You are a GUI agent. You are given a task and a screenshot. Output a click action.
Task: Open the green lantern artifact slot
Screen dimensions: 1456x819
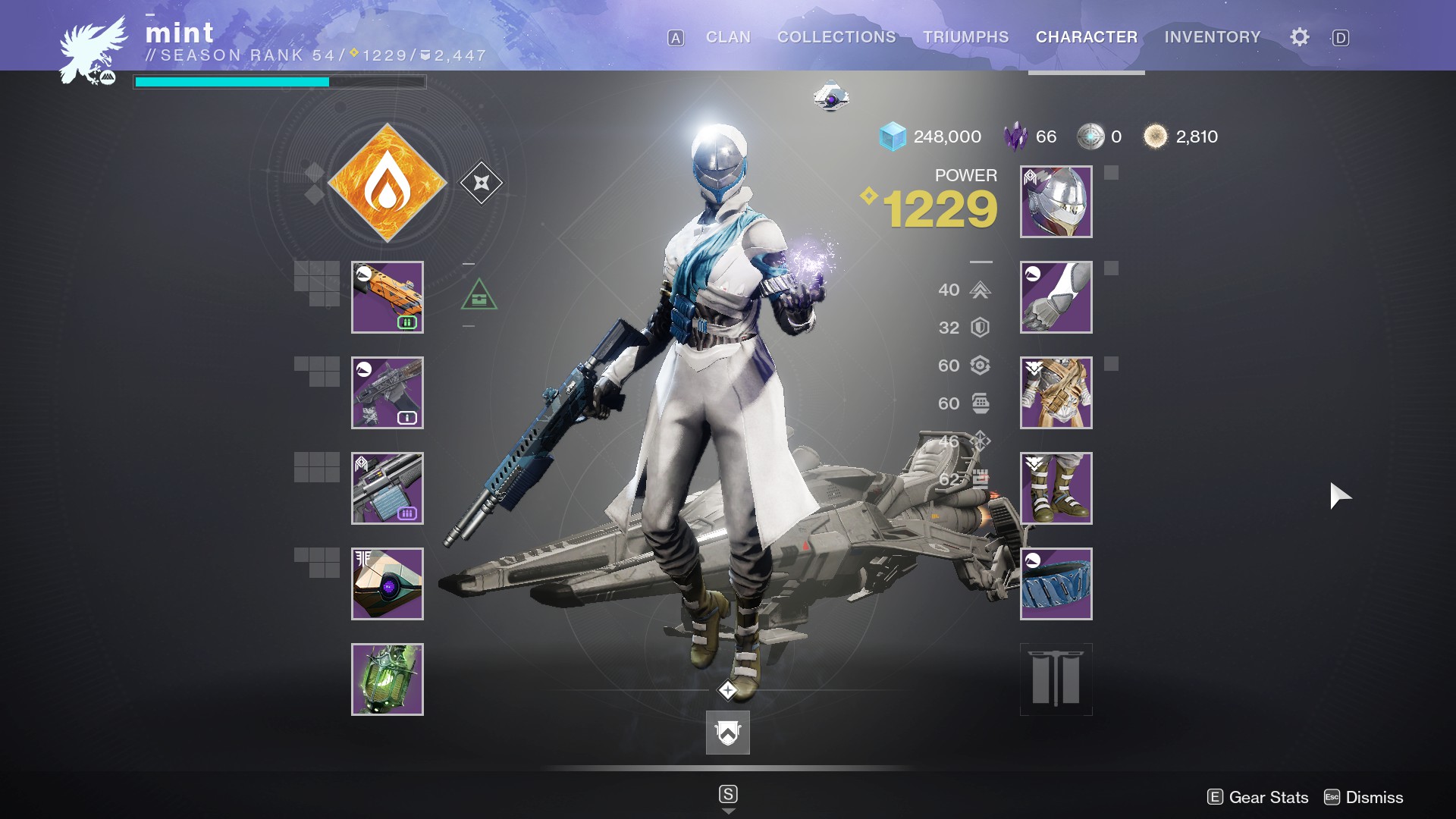[388, 679]
